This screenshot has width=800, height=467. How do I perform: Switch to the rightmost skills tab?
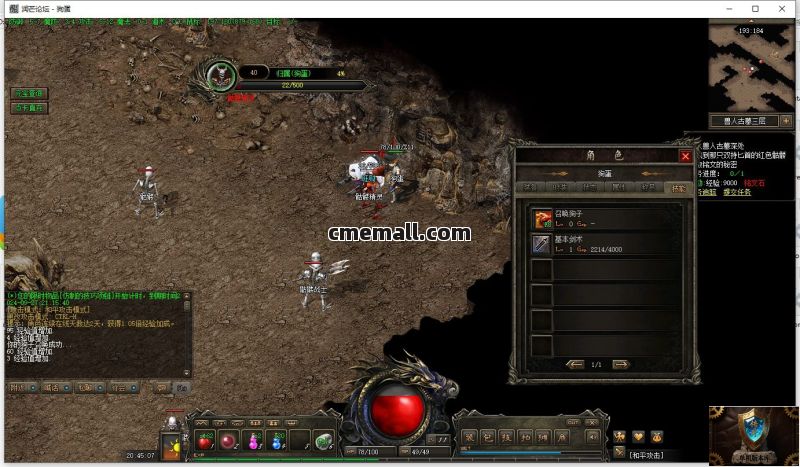click(678, 187)
